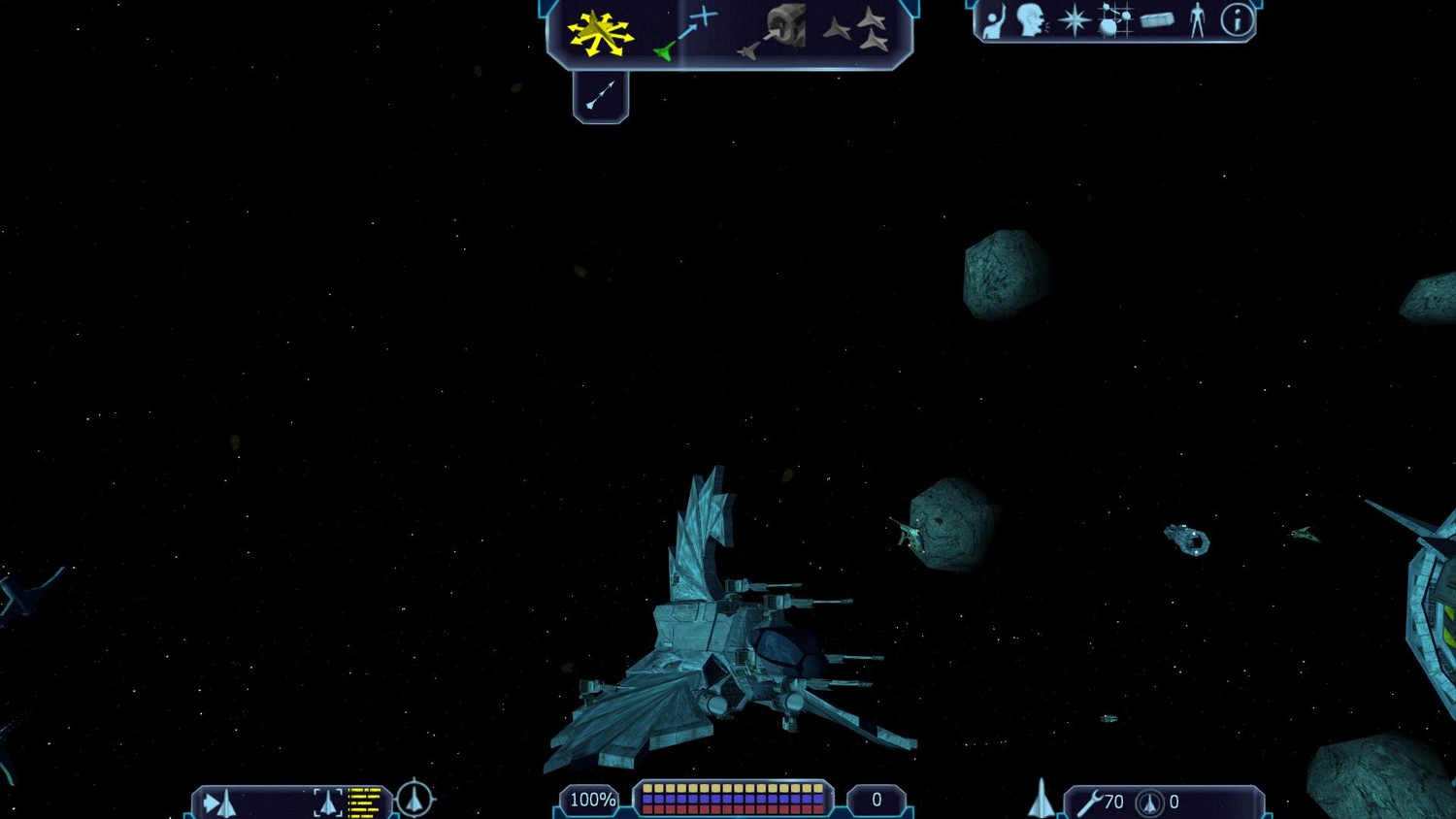Select the wrench repair icon

(1089, 803)
